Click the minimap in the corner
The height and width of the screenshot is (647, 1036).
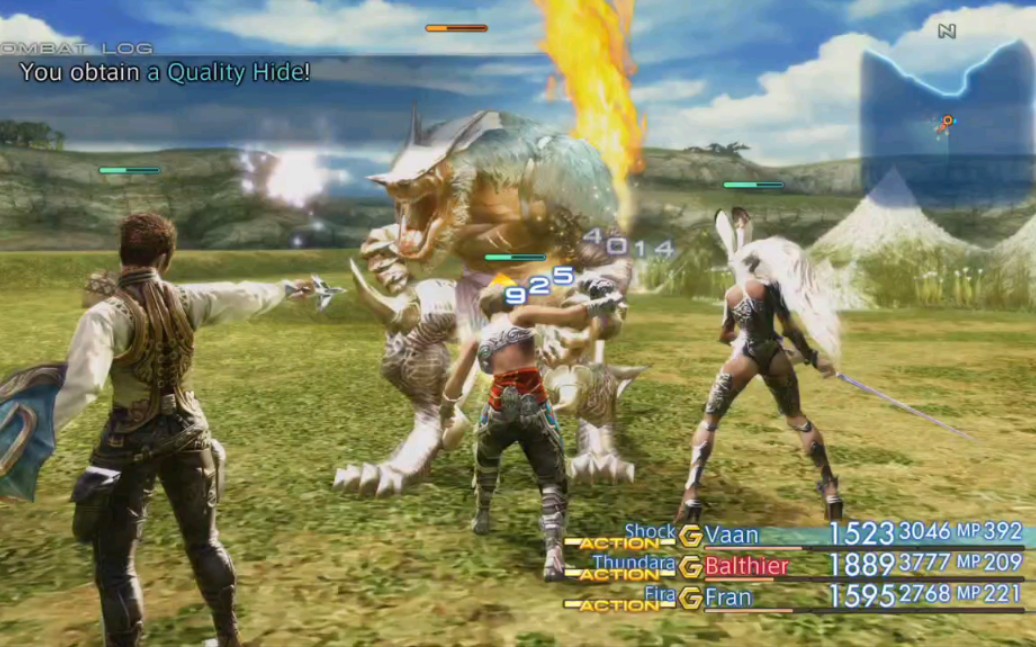(x=945, y=122)
